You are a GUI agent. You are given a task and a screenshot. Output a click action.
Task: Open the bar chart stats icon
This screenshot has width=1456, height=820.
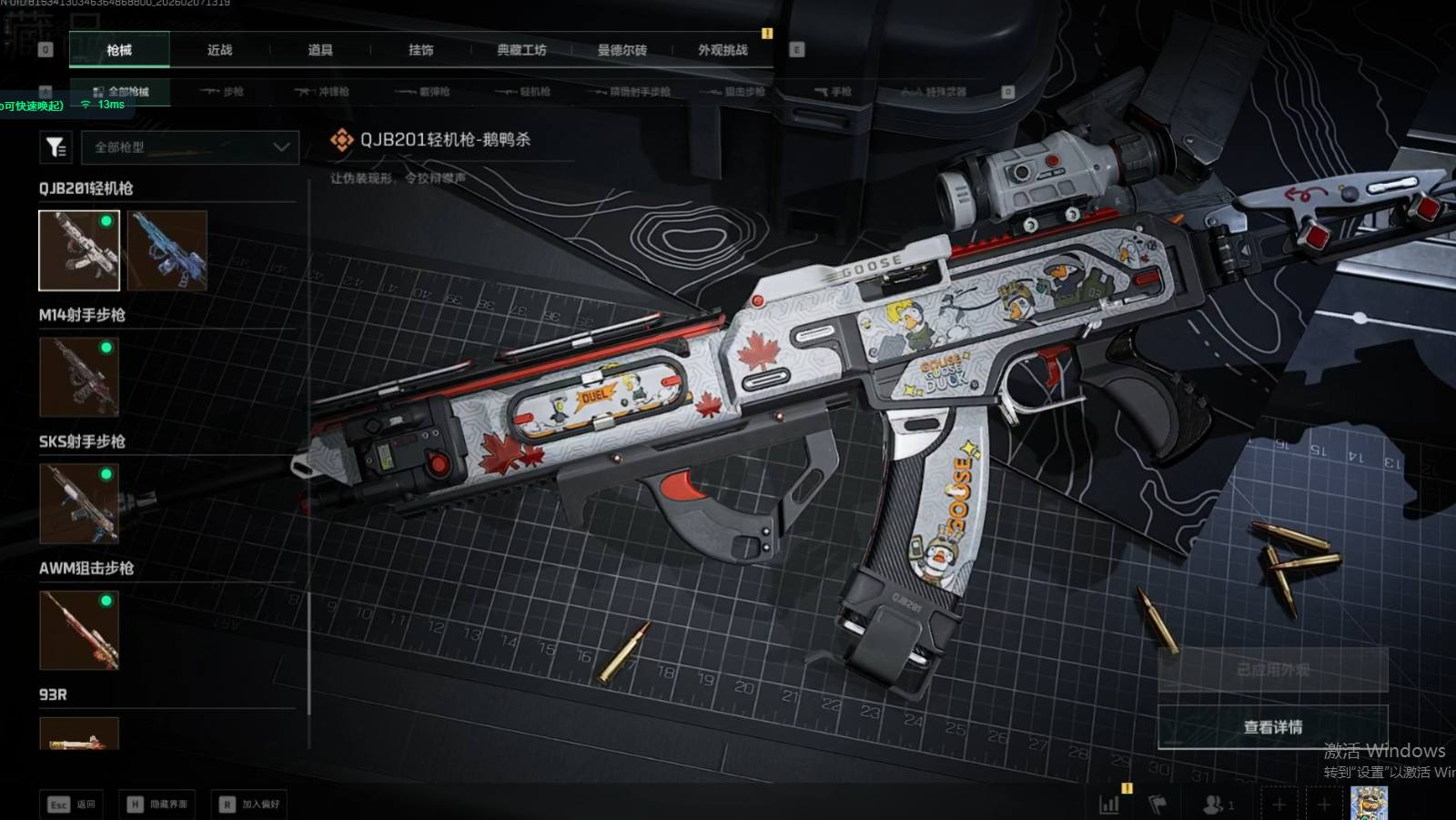point(1109,805)
